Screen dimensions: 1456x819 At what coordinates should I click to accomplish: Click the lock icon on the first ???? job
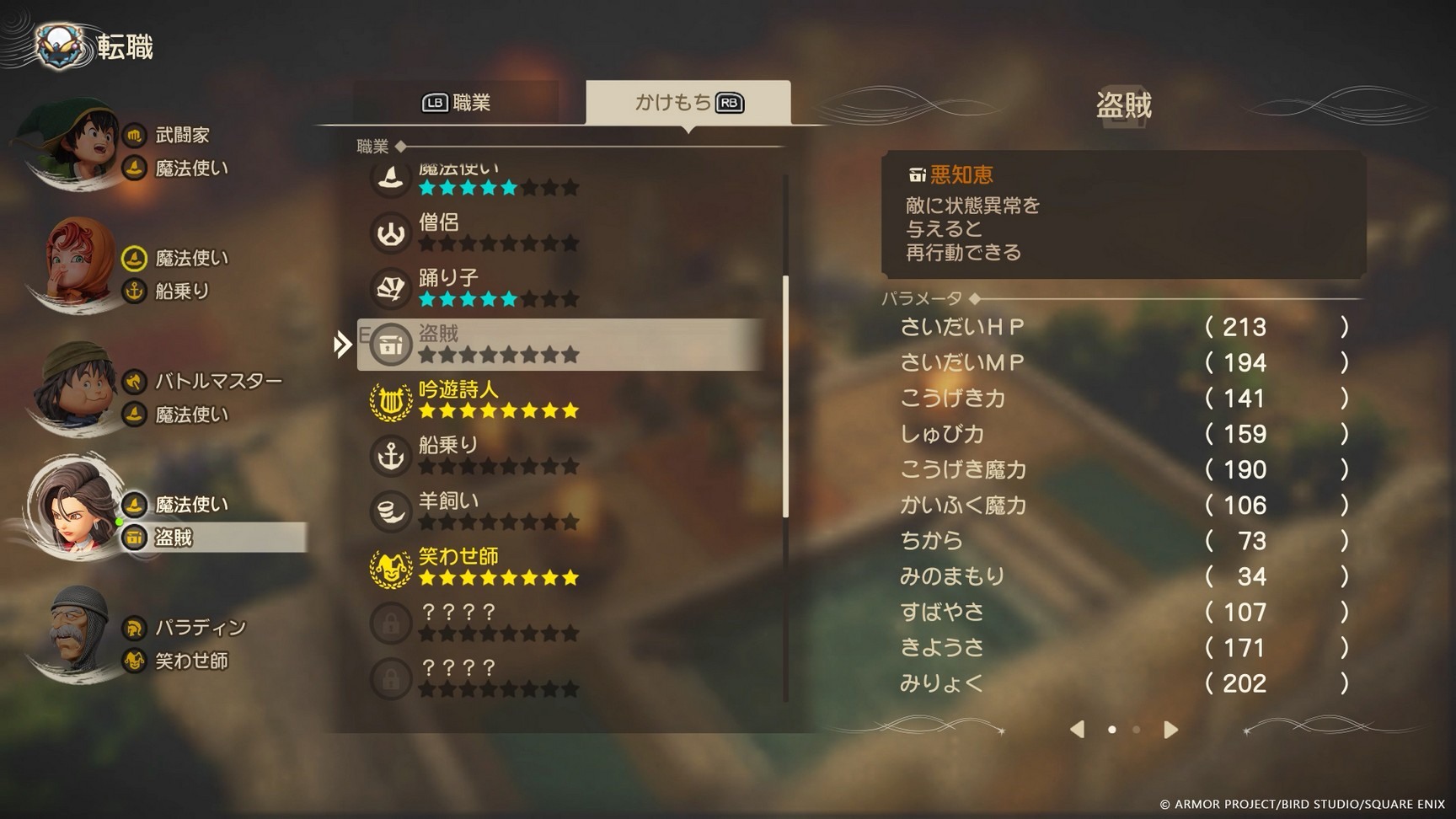pos(389,623)
